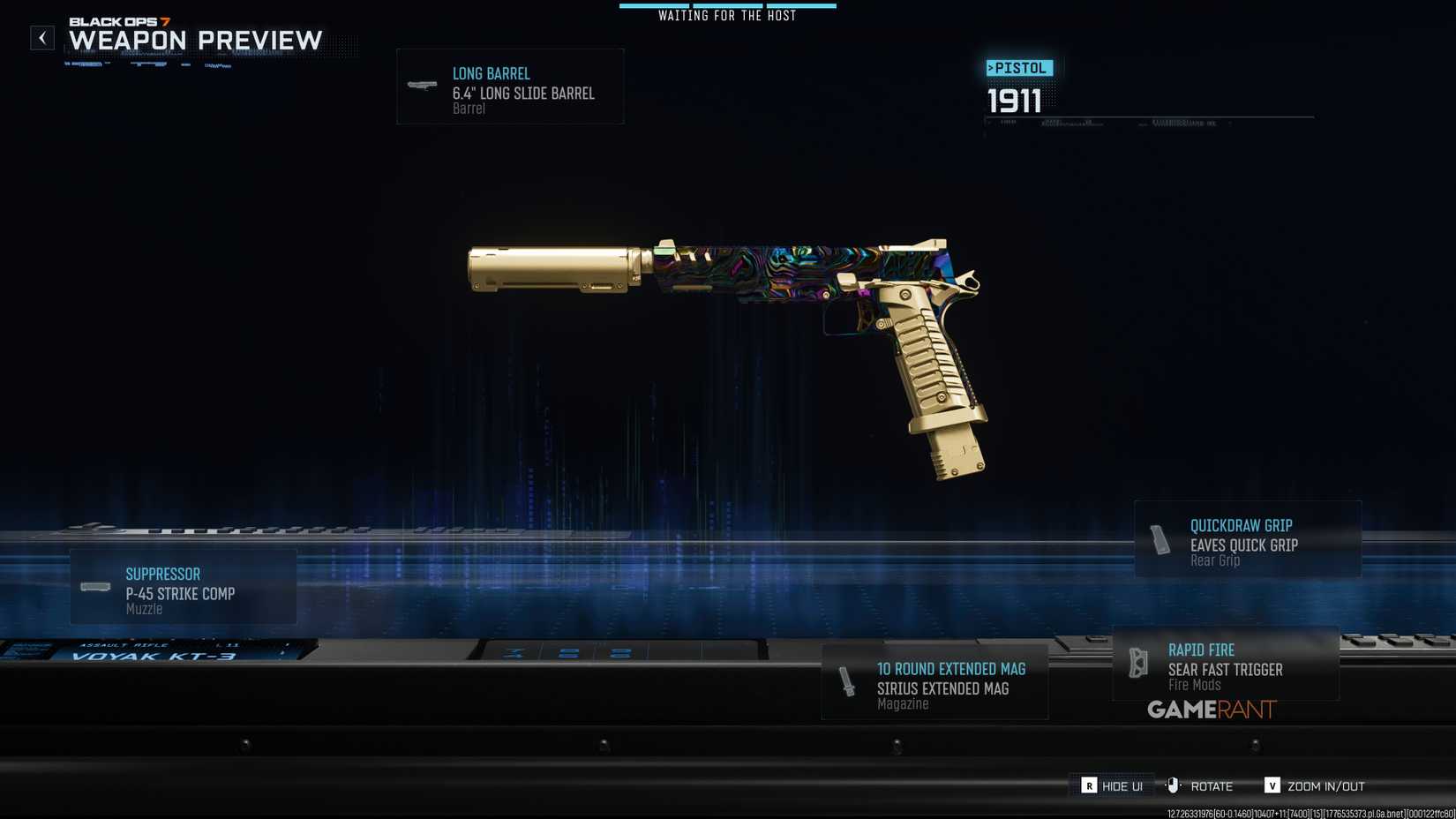This screenshot has width=1456, height=819.
Task: Select the barrel attachment icon for 6.4" Long Slide
Action: [x=420, y=86]
